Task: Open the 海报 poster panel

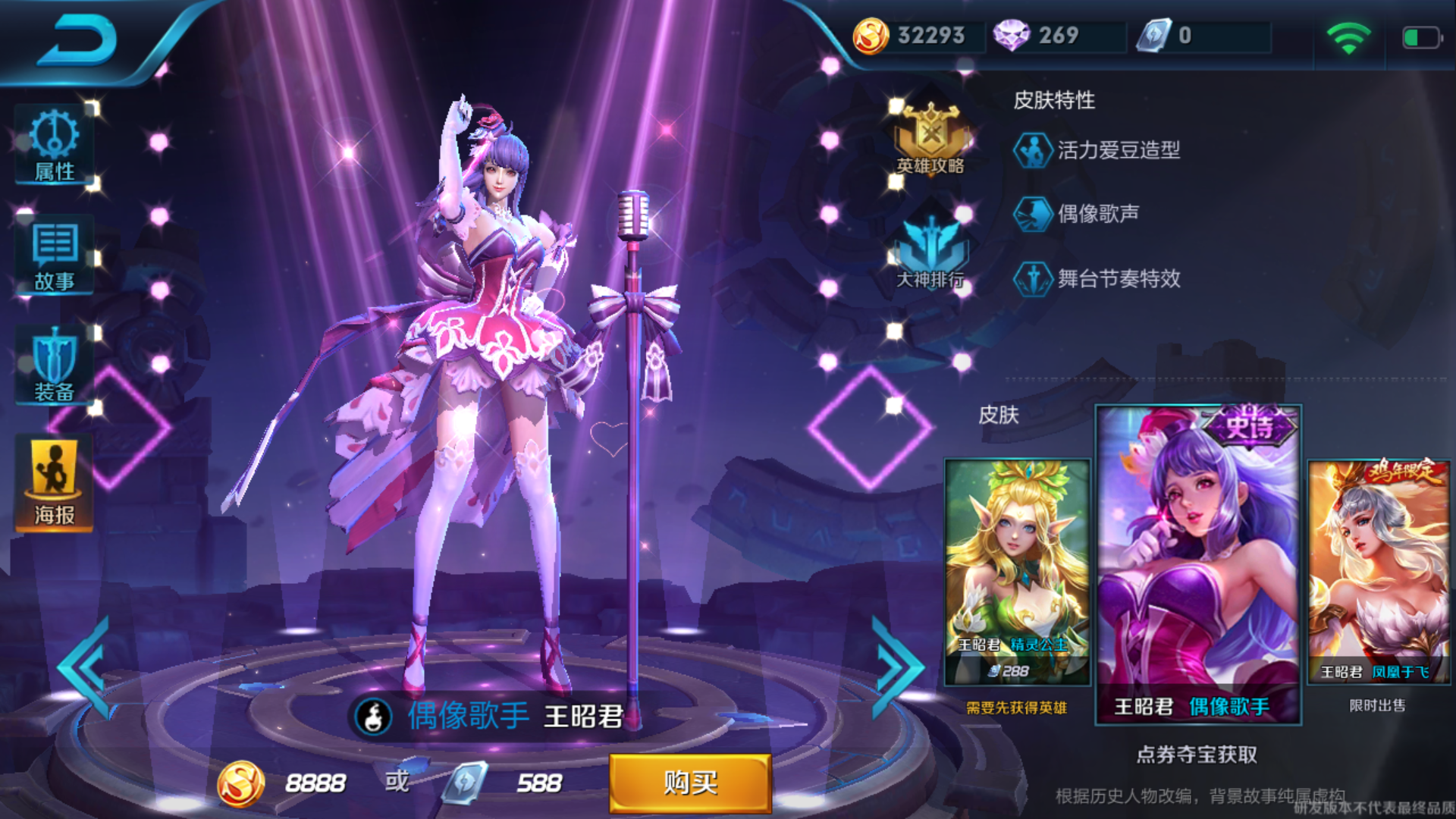Action: point(53,480)
